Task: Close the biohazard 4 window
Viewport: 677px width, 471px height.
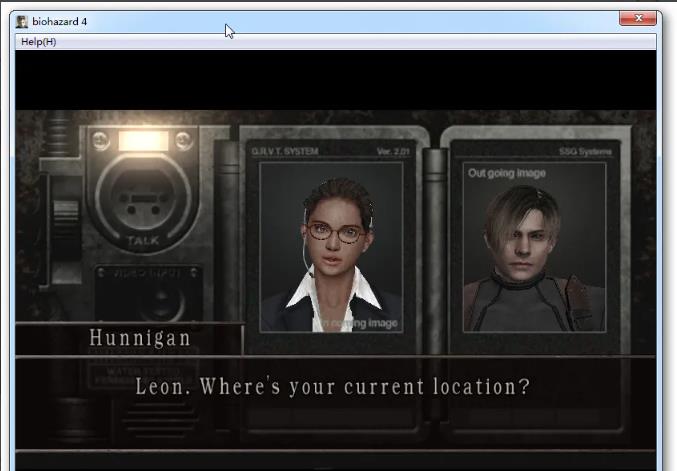Action: pyautogui.click(x=637, y=18)
